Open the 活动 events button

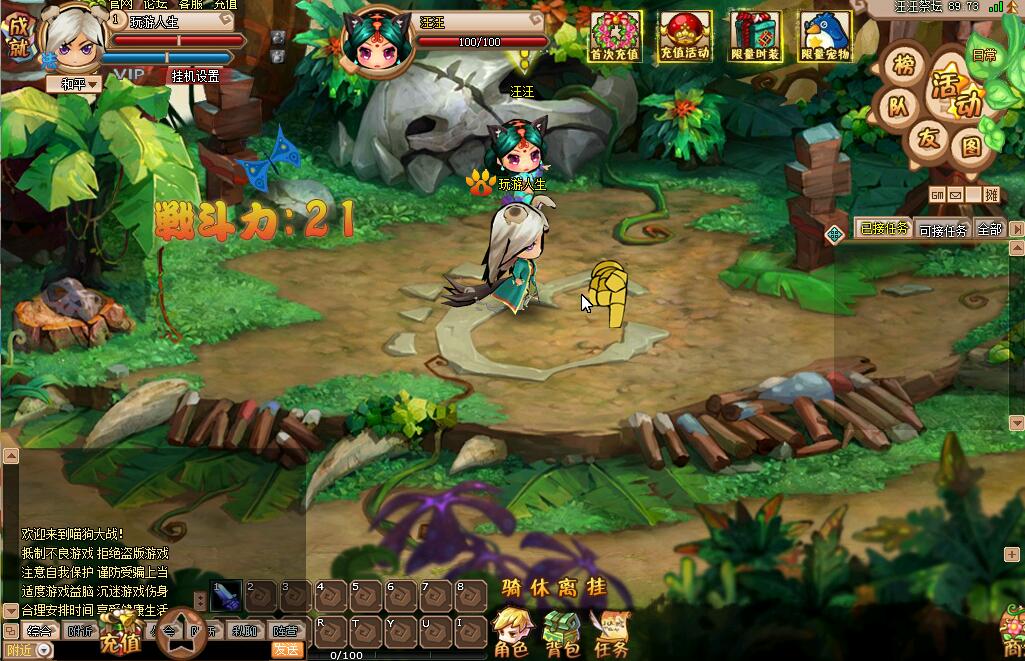(x=954, y=91)
